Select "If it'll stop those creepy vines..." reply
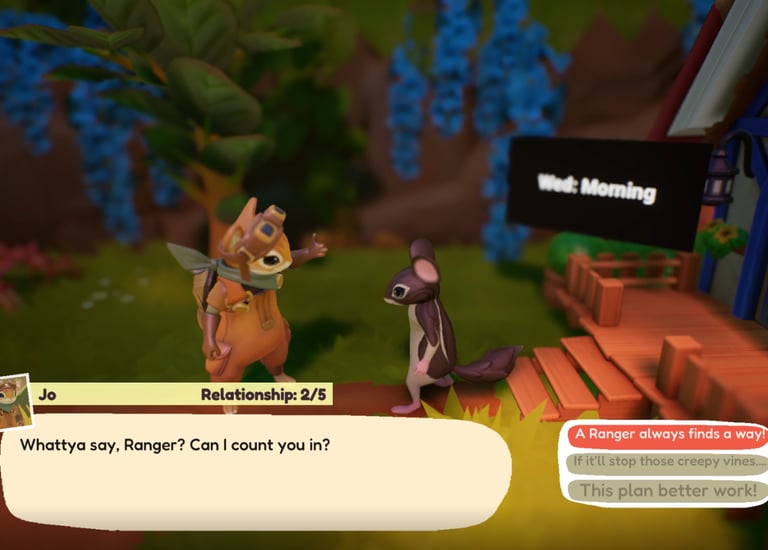 [668, 462]
